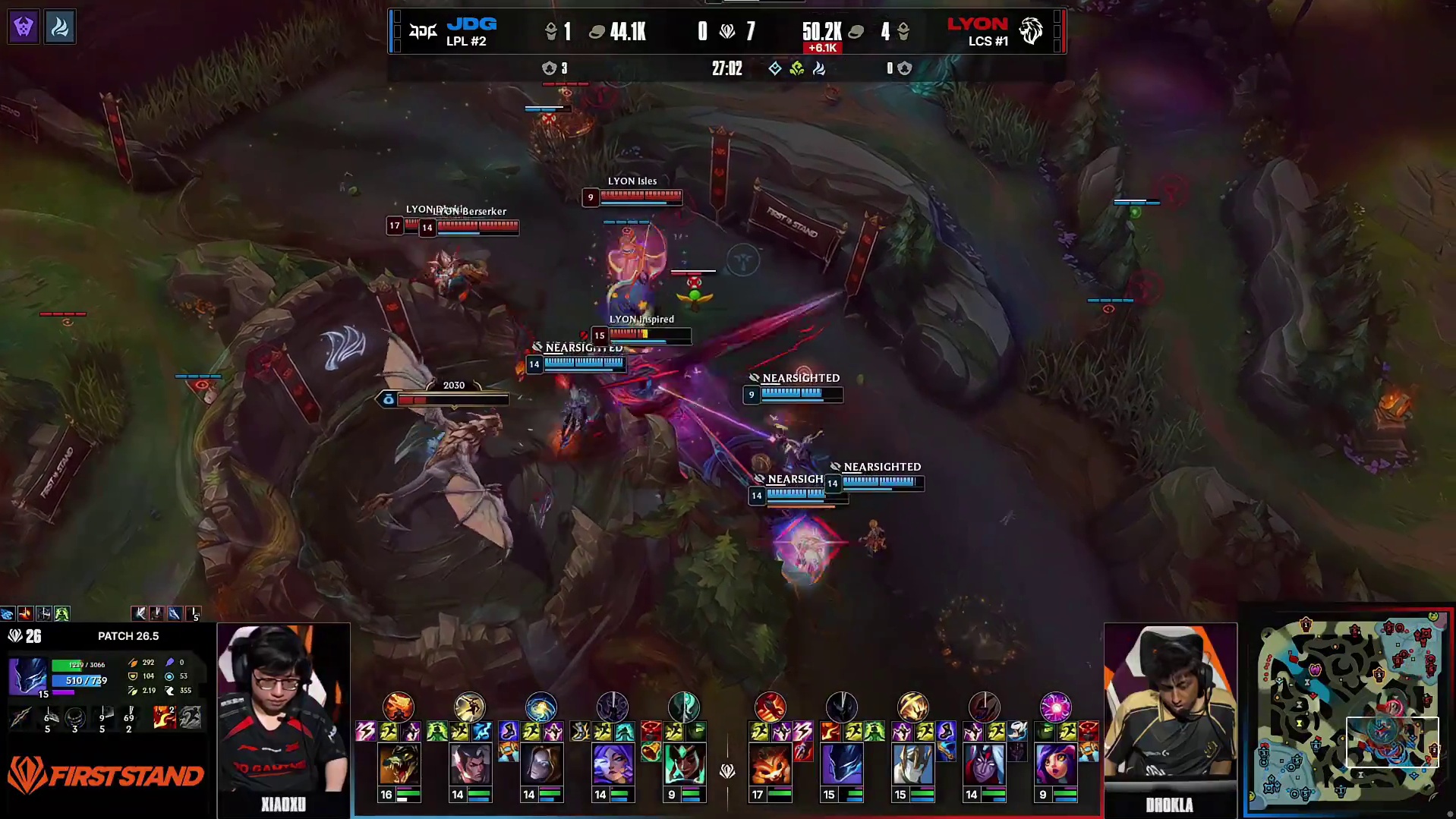This screenshot has width=1456, height=819.
Task: Click the grey Ghost spell icon
Action: pyautogui.click(x=190, y=716)
